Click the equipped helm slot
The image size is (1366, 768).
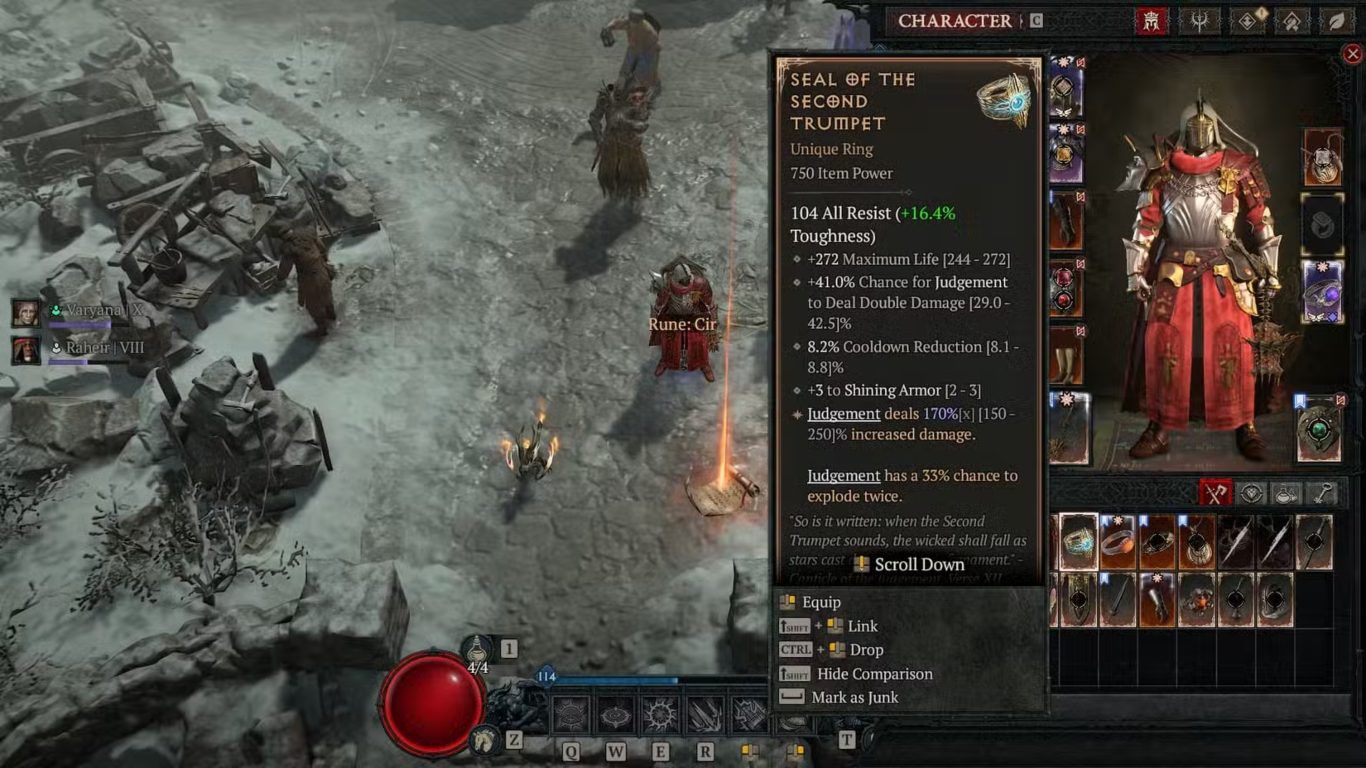click(1066, 92)
